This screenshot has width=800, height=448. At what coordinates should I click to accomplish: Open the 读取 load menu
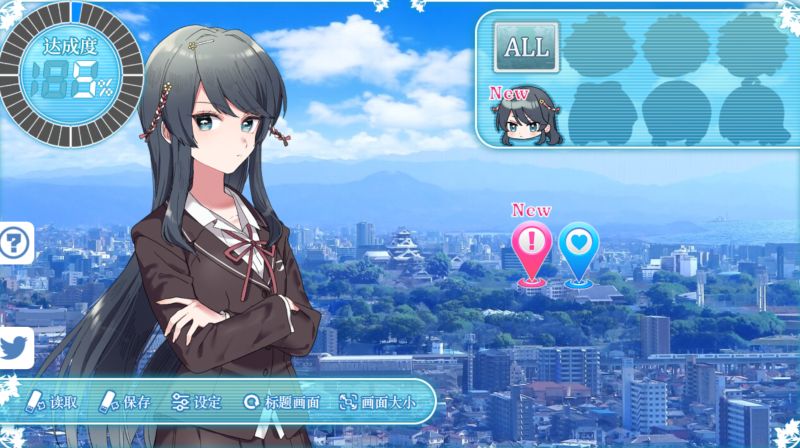(52, 402)
